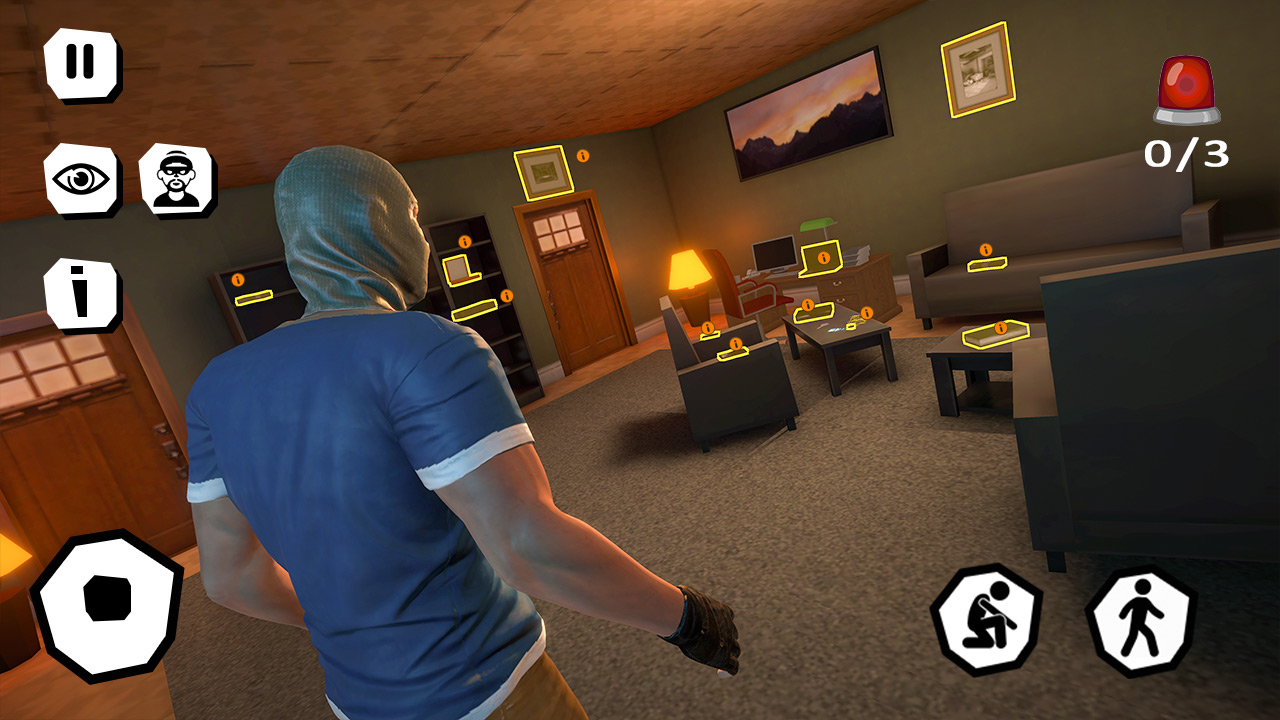Pick up the loot near the desk computer
This screenshot has height=720, width=1280.
(x=820, y=258)
